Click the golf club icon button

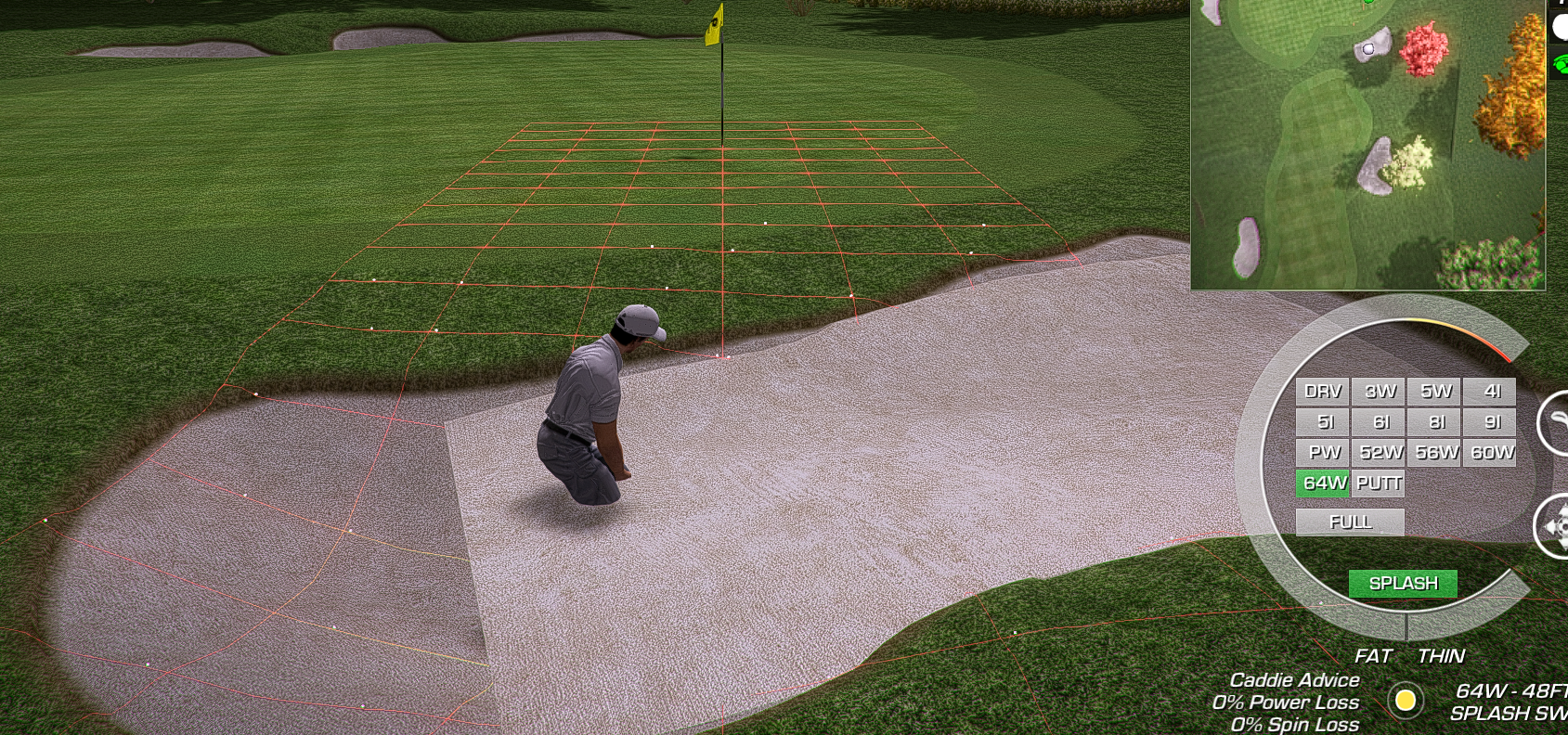(x=1554, y=423)
